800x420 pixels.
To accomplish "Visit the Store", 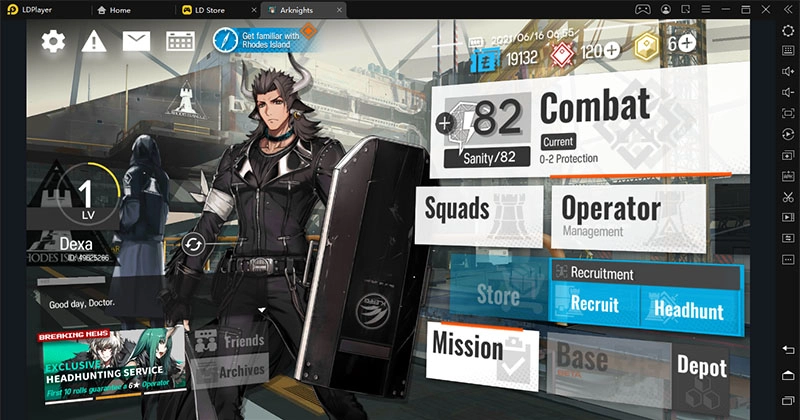I will click(x=497, y=295).
